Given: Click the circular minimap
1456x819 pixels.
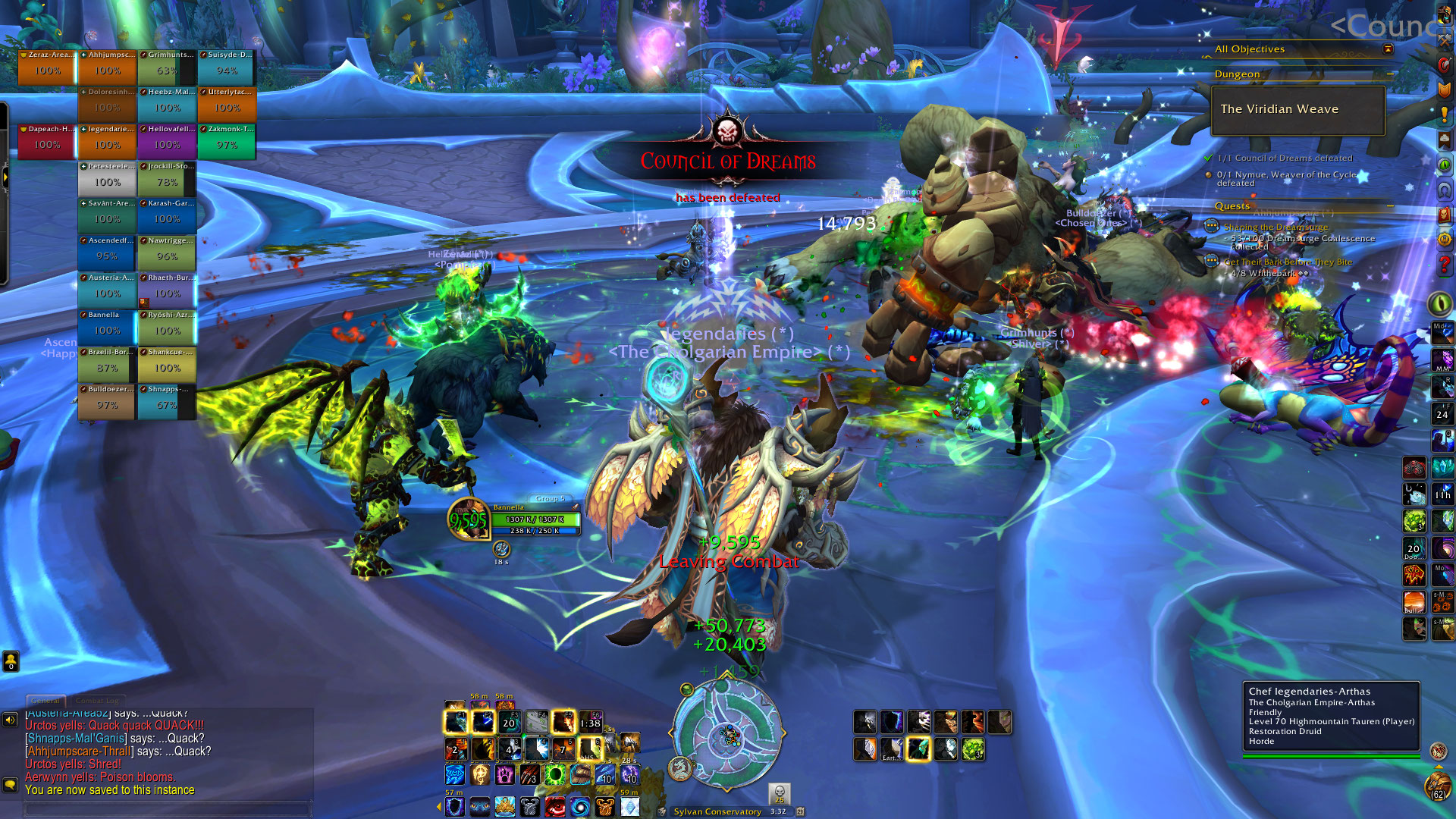Looking at the screenshot, I should (x=727, y=733).
